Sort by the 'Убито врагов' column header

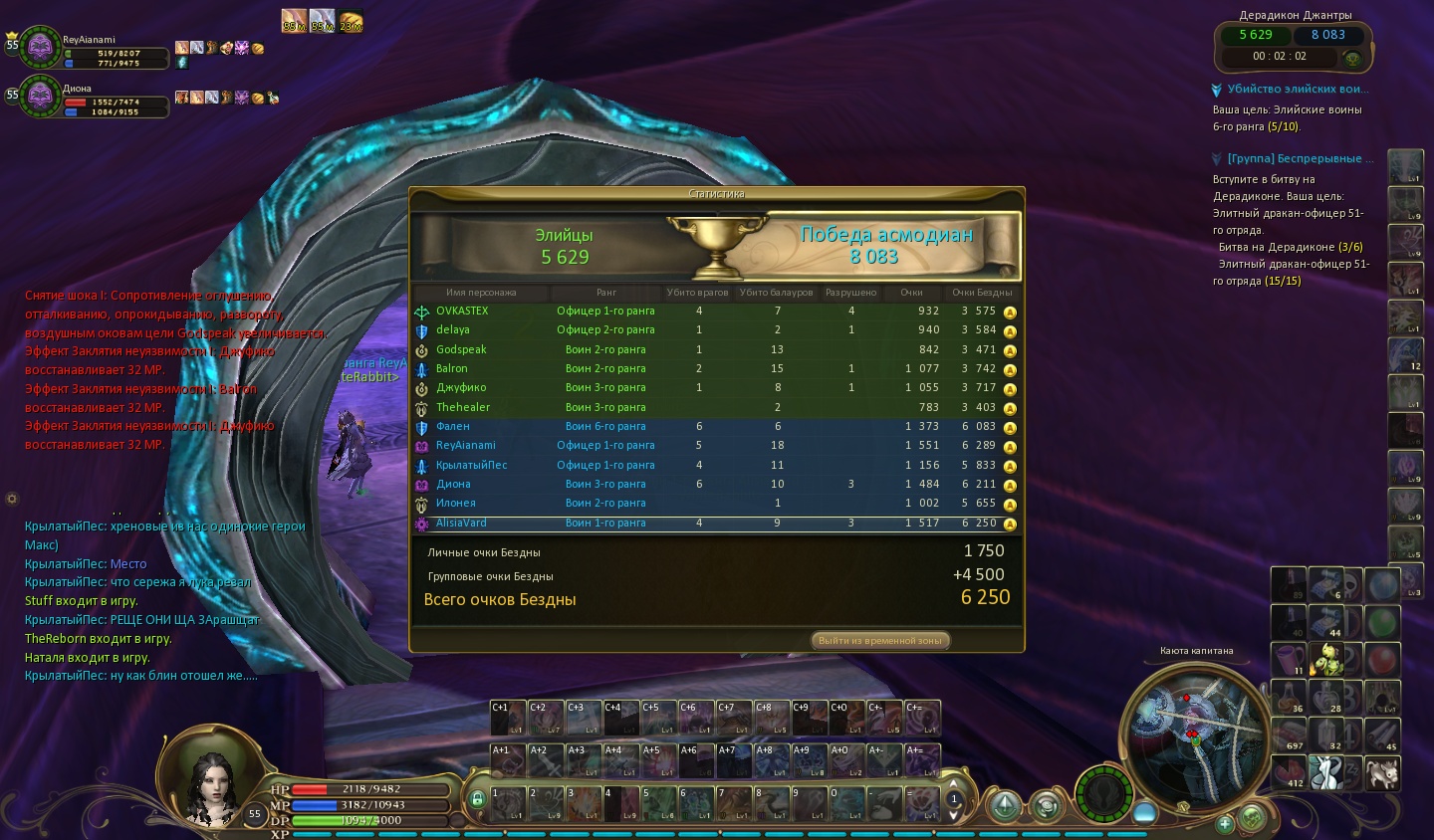[x=697, y=293]
